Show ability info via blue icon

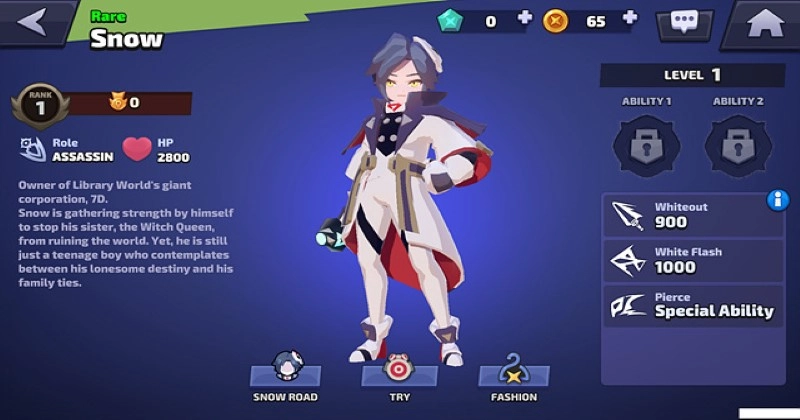(x=778, y=200)
